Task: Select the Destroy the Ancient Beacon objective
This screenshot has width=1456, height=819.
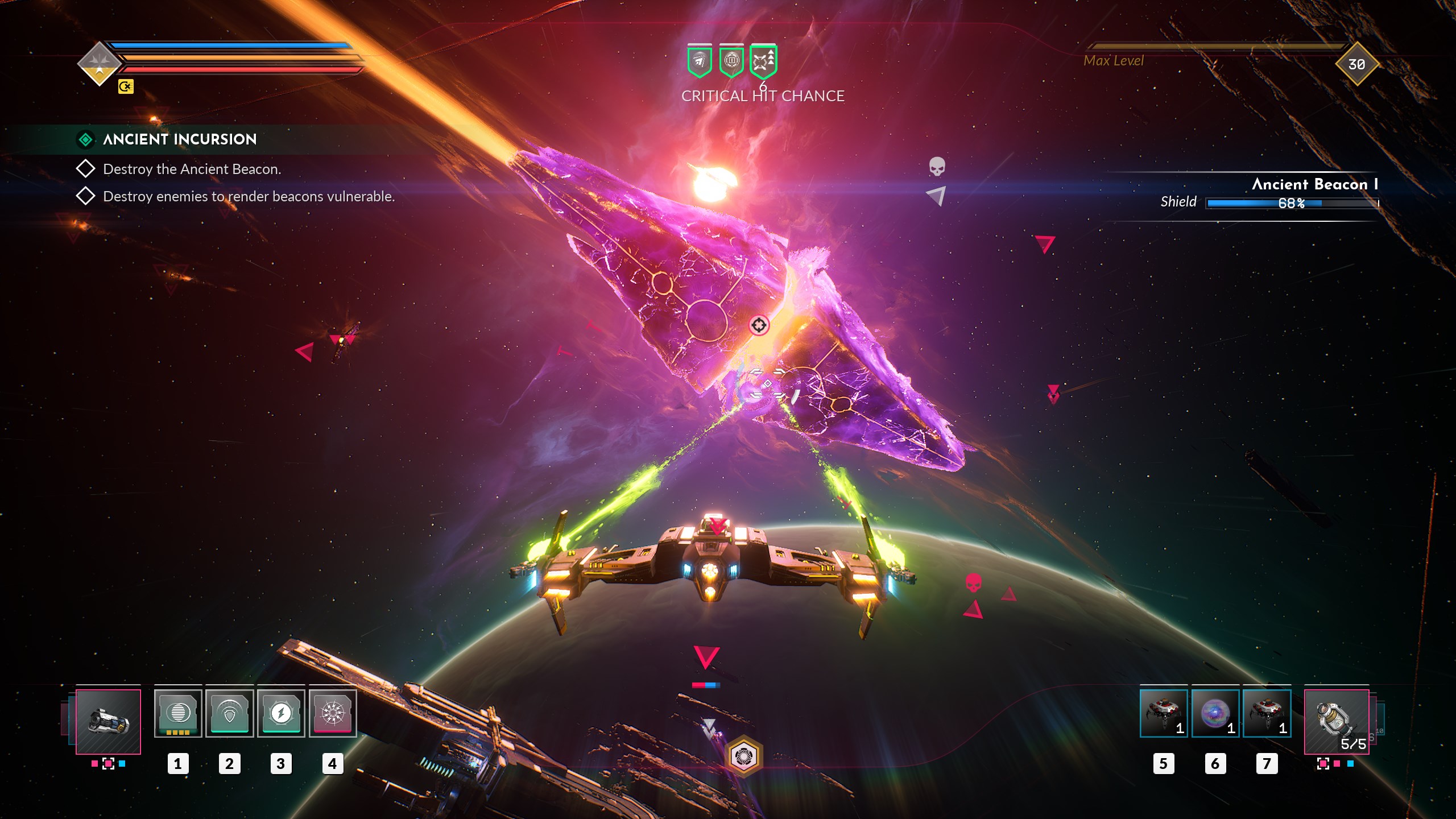Action: [x=192, y=169]
